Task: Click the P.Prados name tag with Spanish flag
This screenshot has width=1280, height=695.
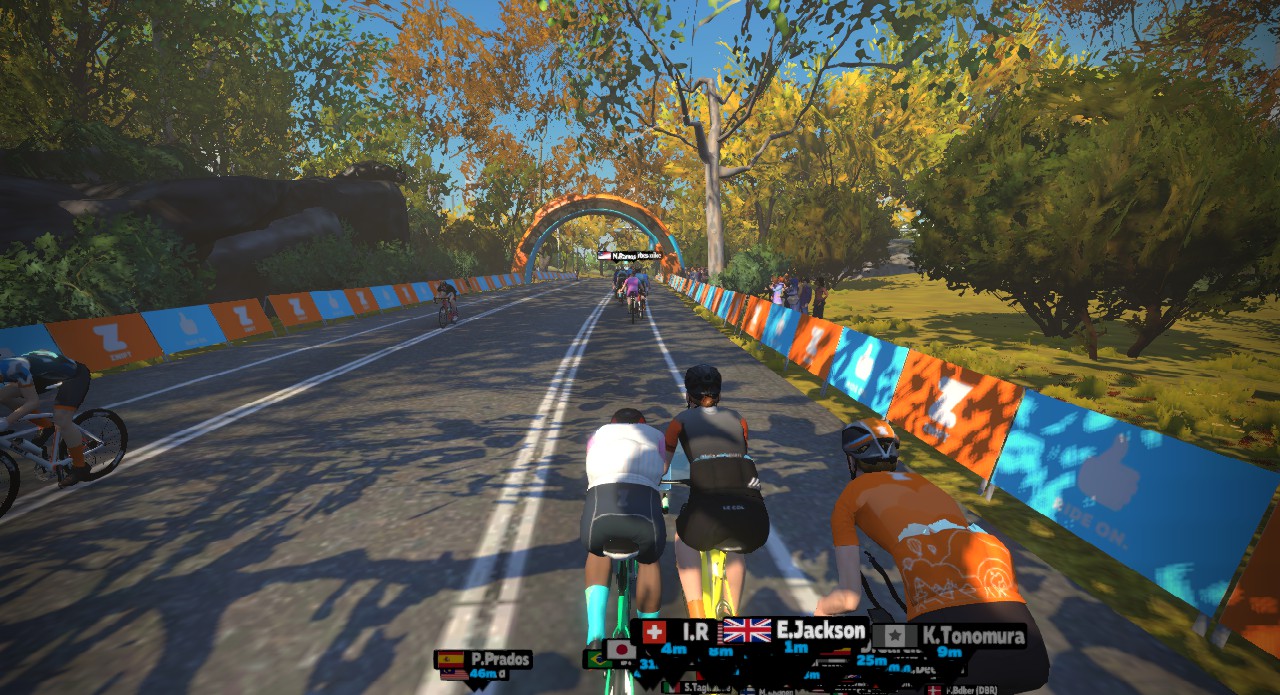Action: pyautogui.click(x=484, y=660)
